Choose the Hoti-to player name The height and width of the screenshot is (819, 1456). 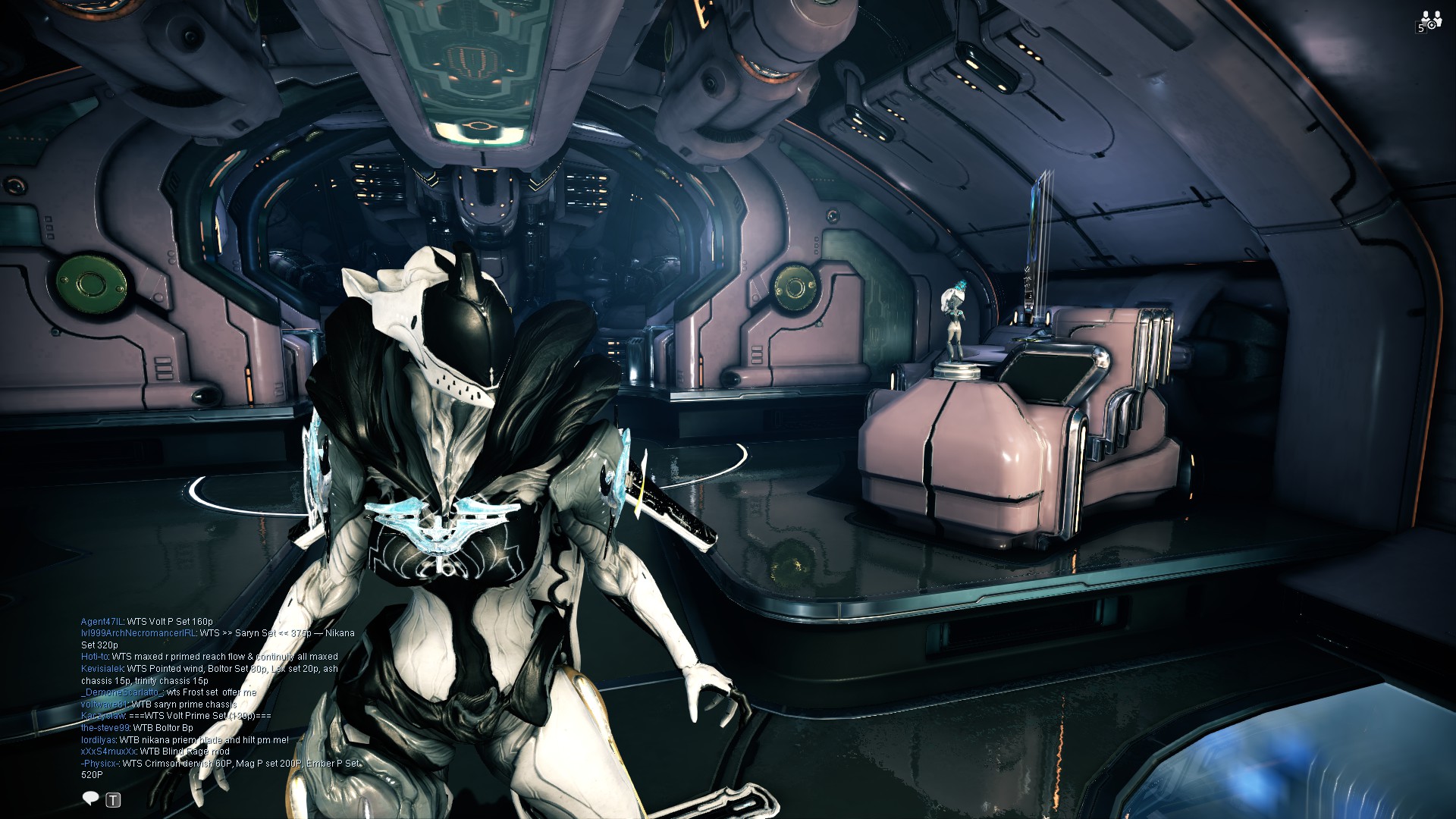[x=95, y=657]
